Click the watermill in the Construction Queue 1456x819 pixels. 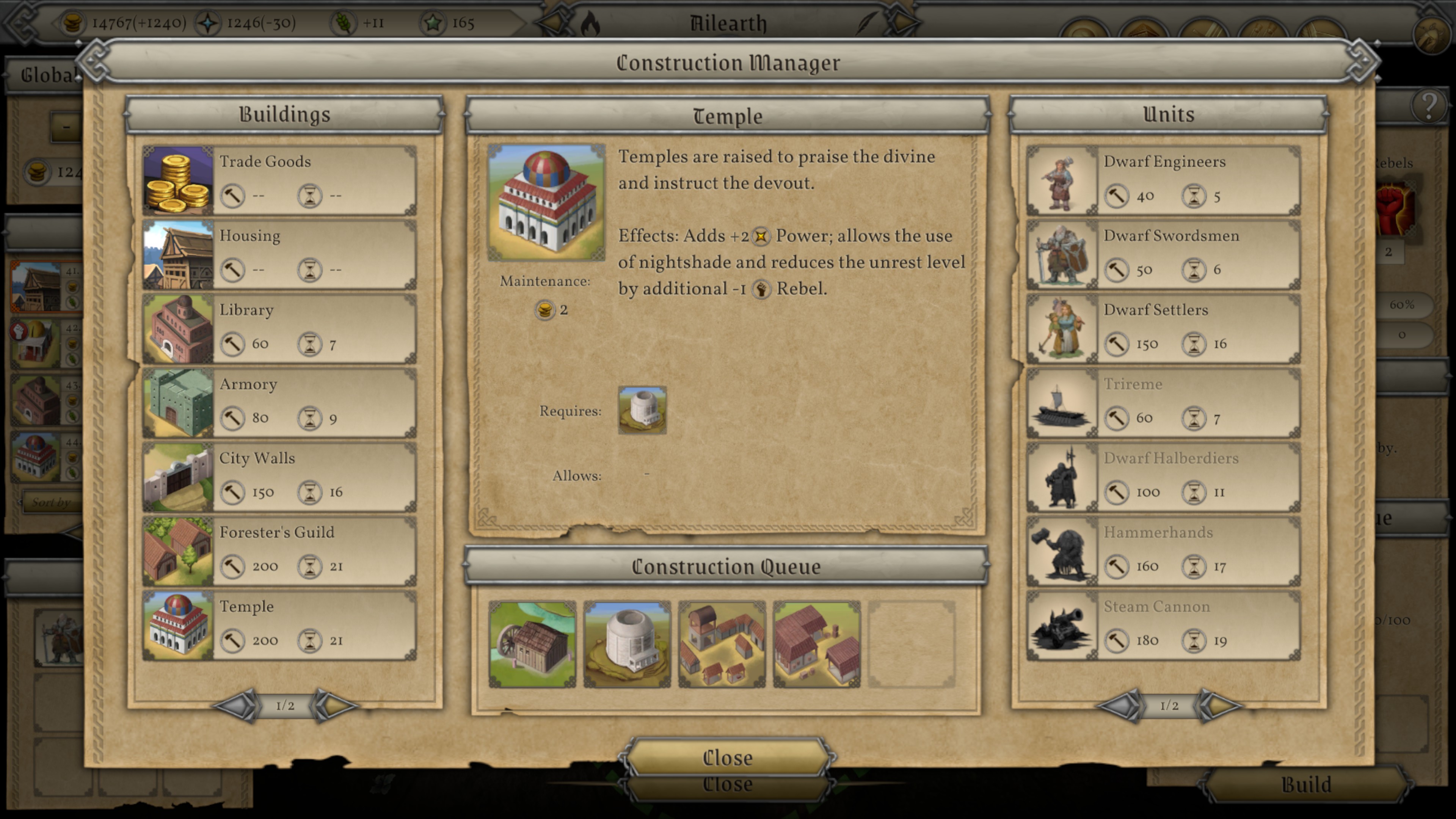[x=532, y=644]
